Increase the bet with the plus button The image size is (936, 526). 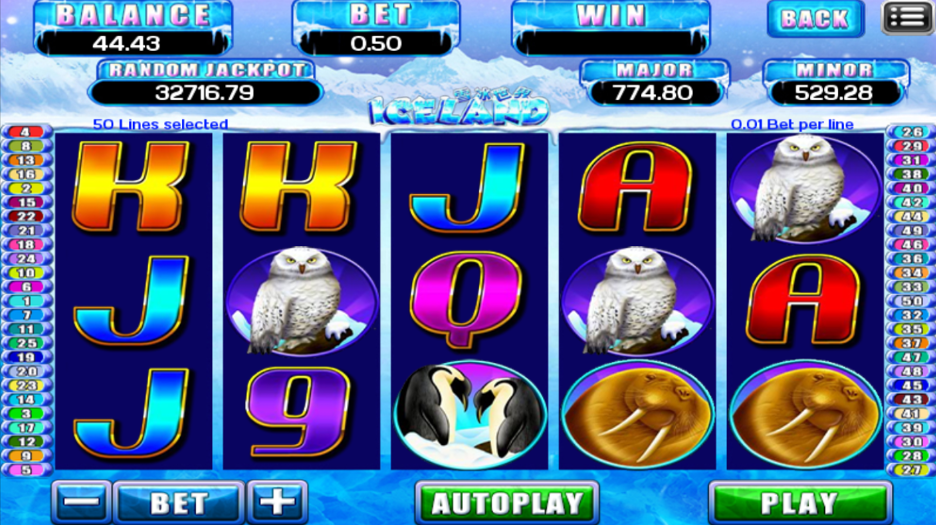[x=276, y=503]
